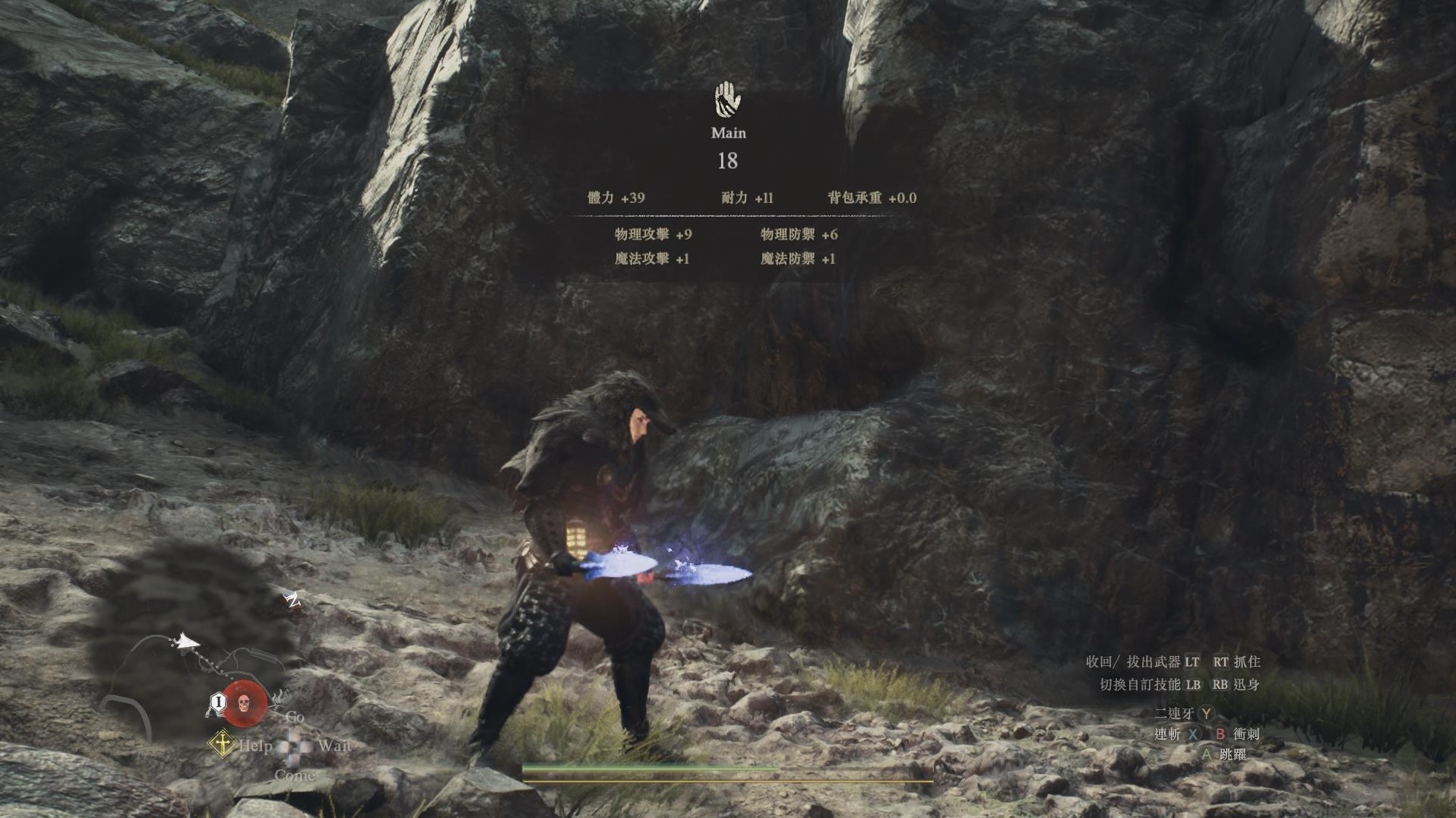Screen dimensions: 1456x818
Task: Click the golden sword diamond icon
Action: (x=222, y=743)
